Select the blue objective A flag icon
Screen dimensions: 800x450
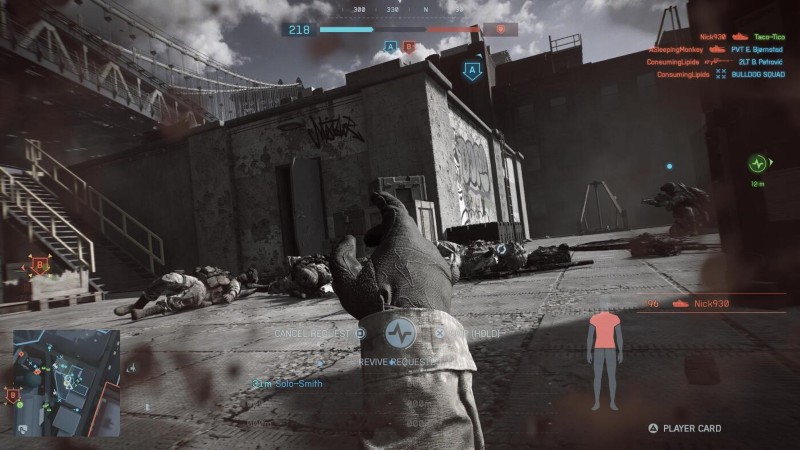click(391, 46)
